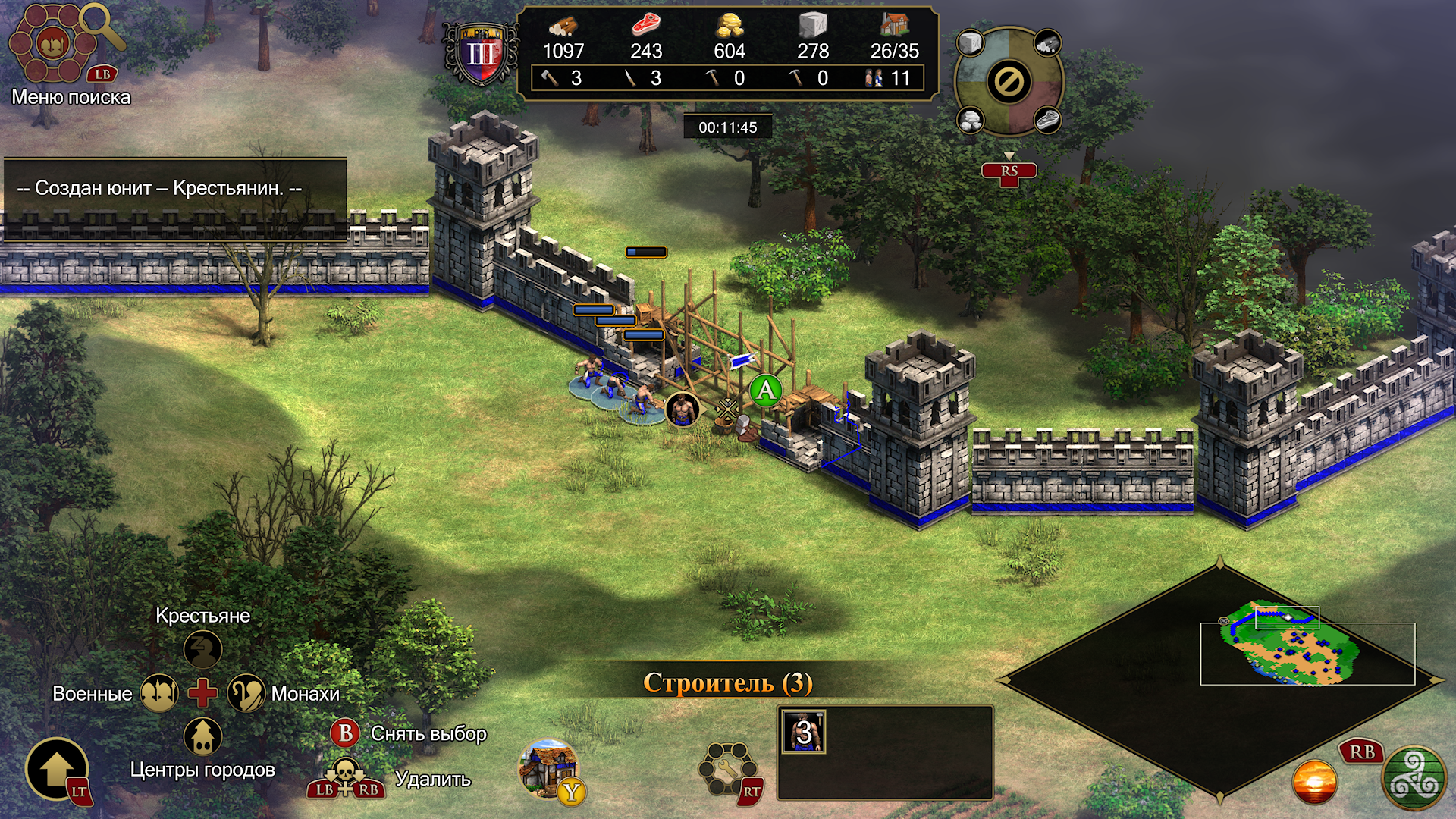Select the builder group thumbnail showing 3
The height and width of the screenshot is (819, 1456).
tap(803, 732)
